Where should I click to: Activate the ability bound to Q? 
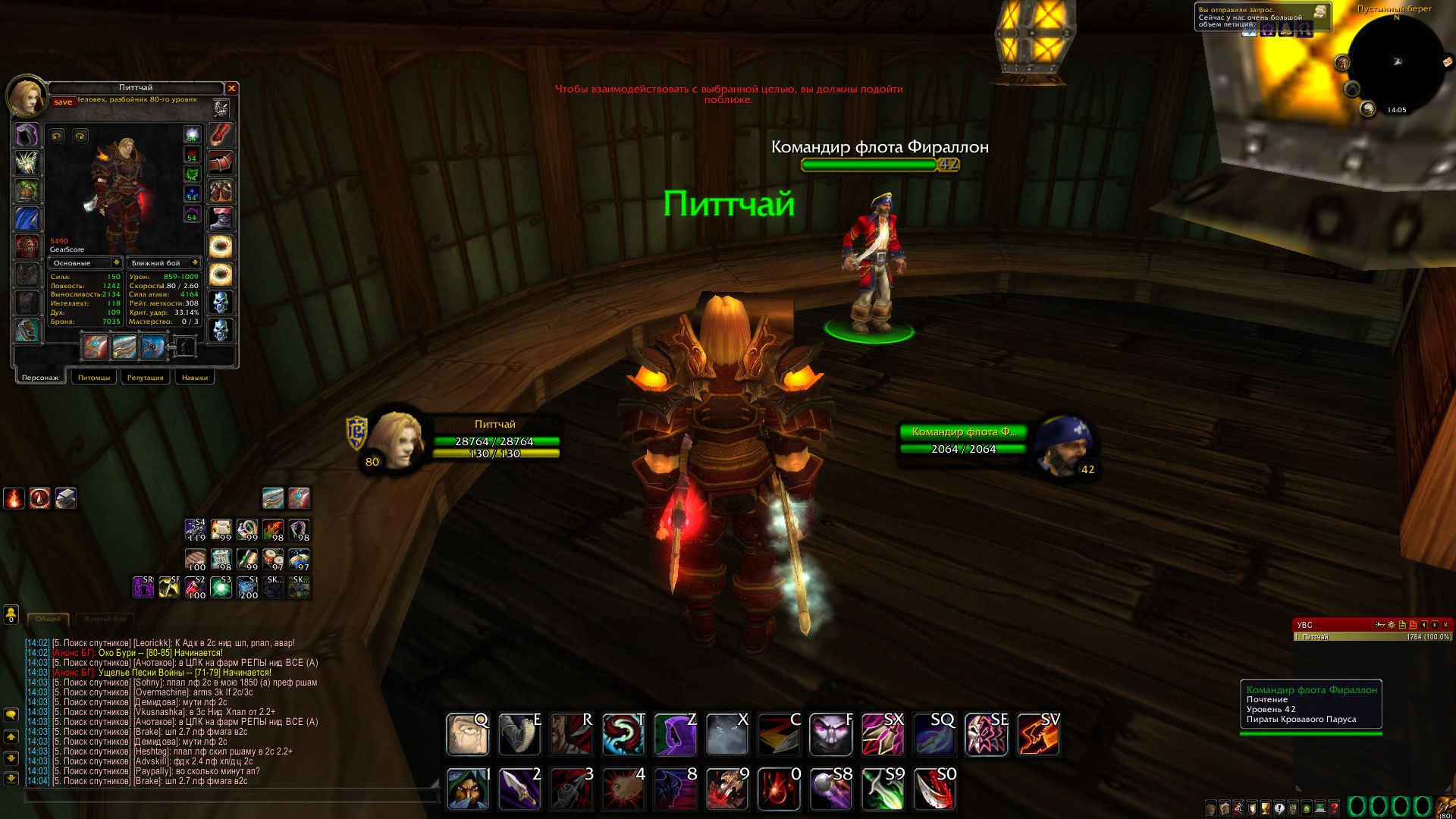(x=467, y=734)
